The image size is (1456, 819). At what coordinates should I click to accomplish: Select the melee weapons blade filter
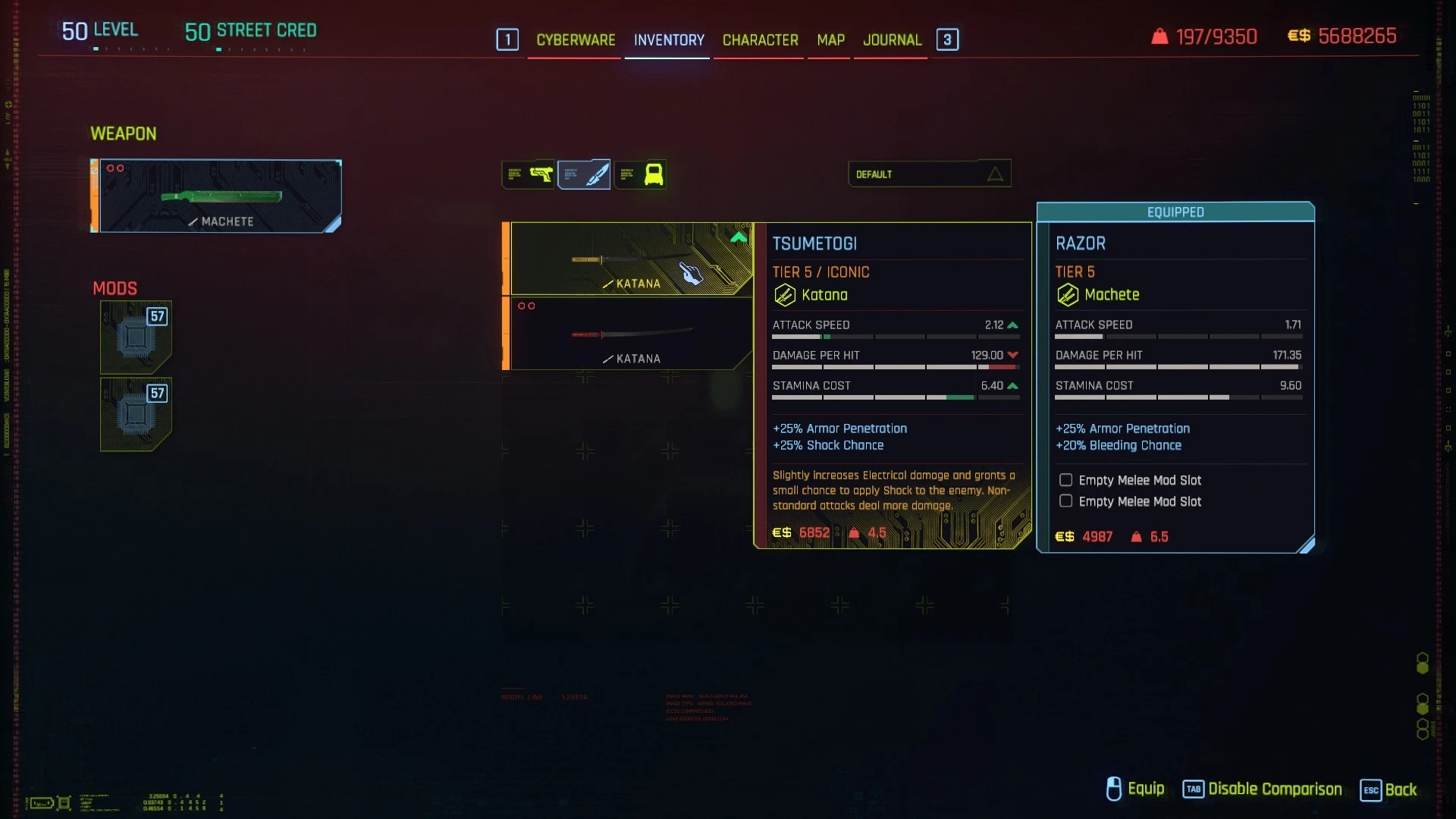(x=584, y=174)
